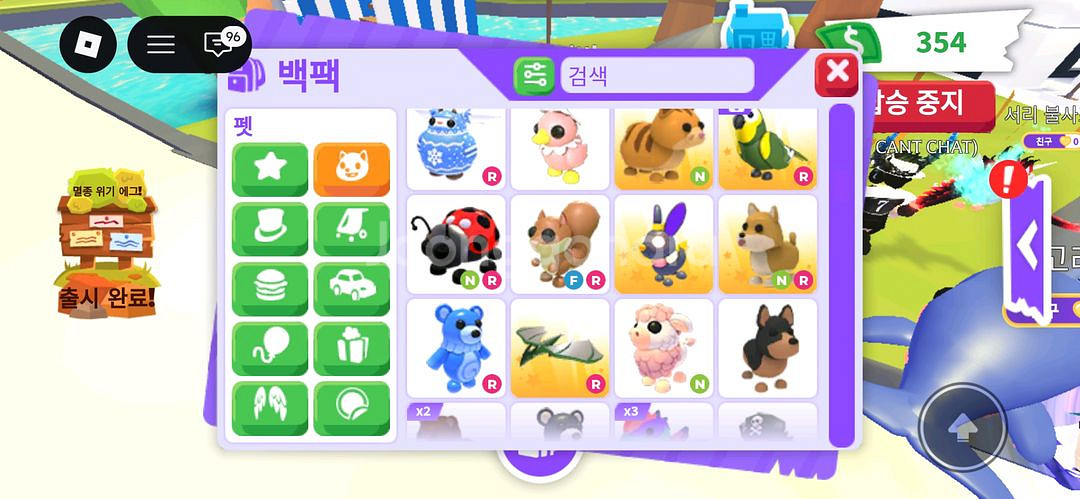1080x499 pixels.
Task: Select the gift box category tab
Action: [352, 349]
